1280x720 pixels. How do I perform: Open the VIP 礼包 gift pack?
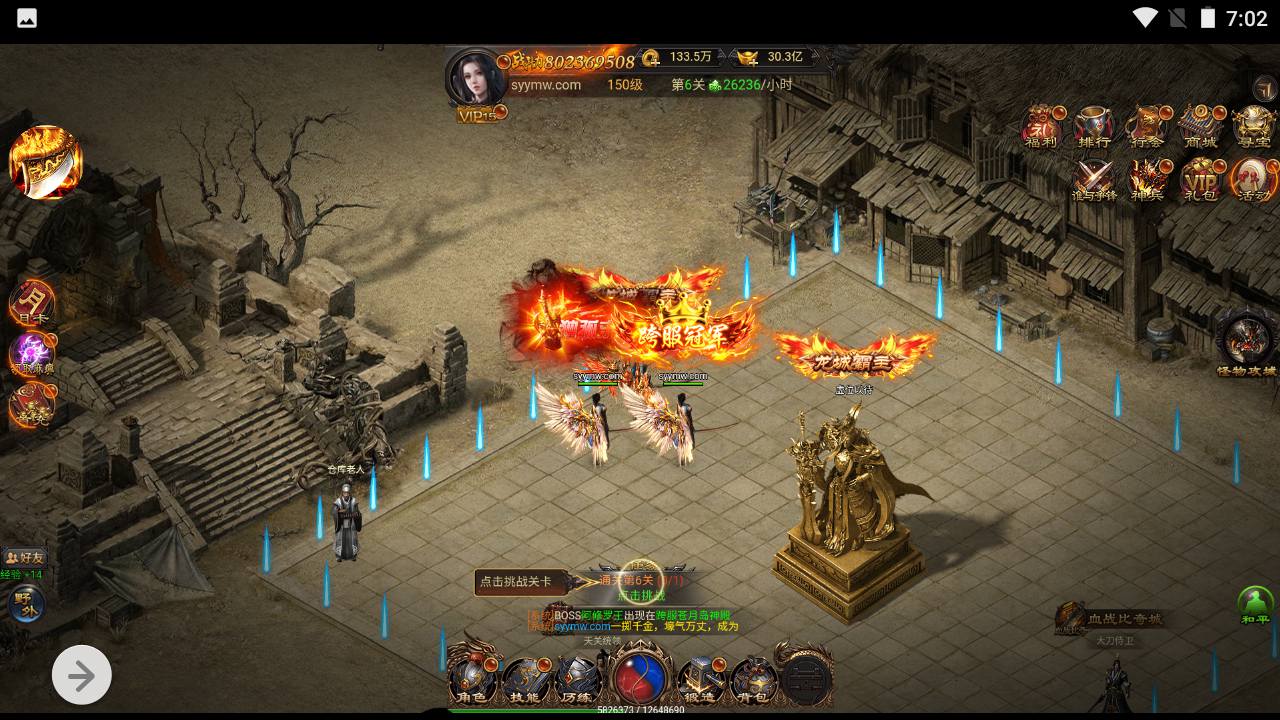click(x=1199, y=180)
